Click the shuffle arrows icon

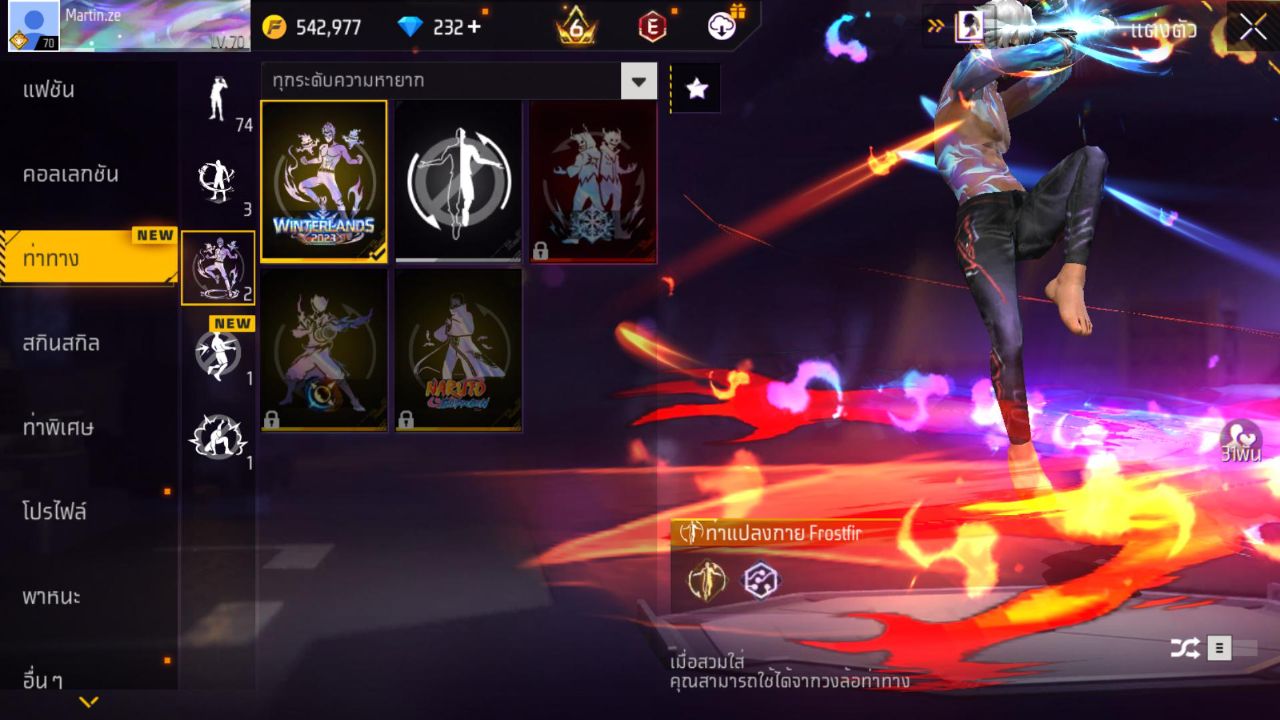pyautogui.click(x=1185, y=649)
